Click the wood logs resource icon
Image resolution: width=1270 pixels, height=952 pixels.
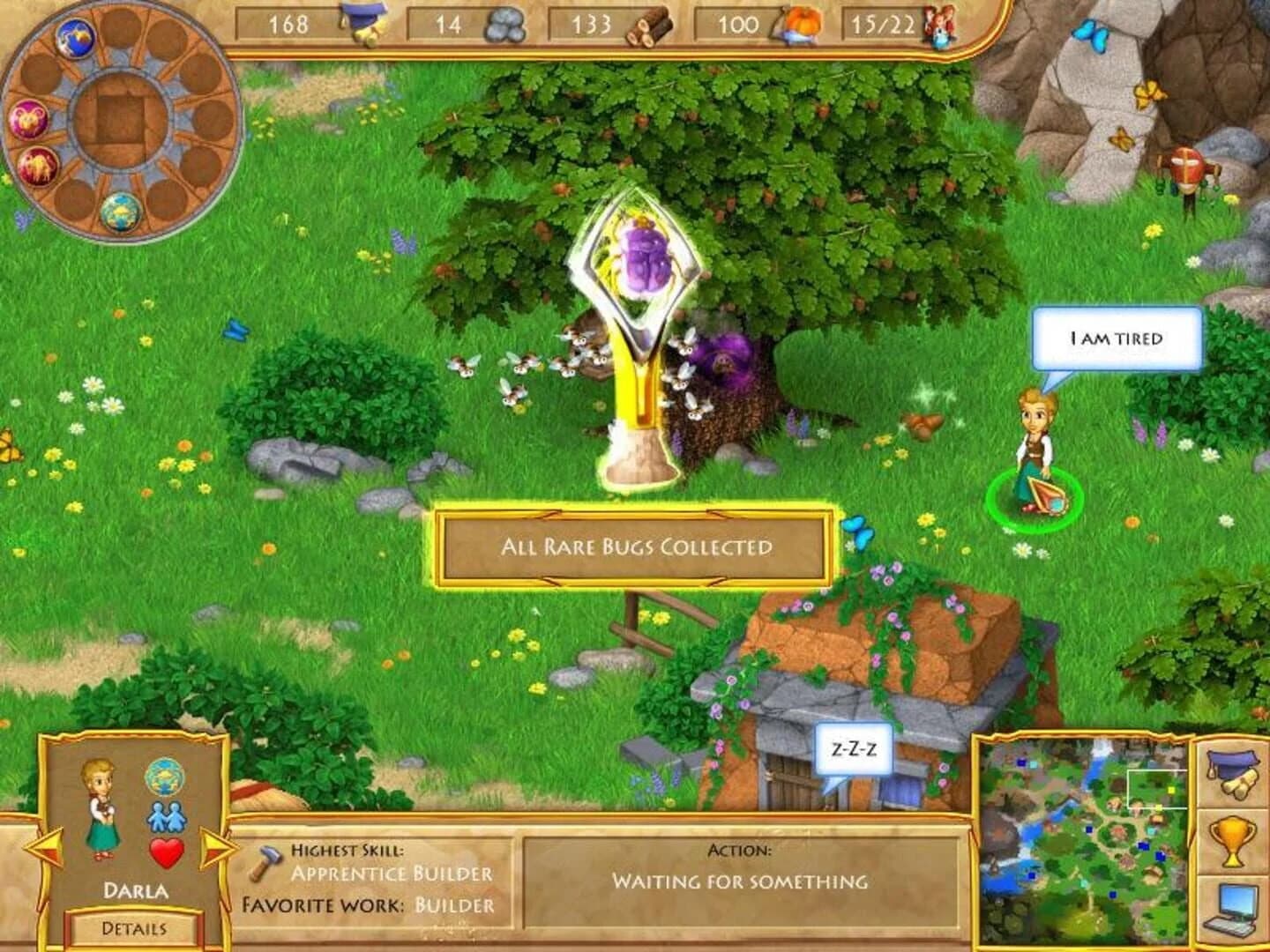pos(651,26)
